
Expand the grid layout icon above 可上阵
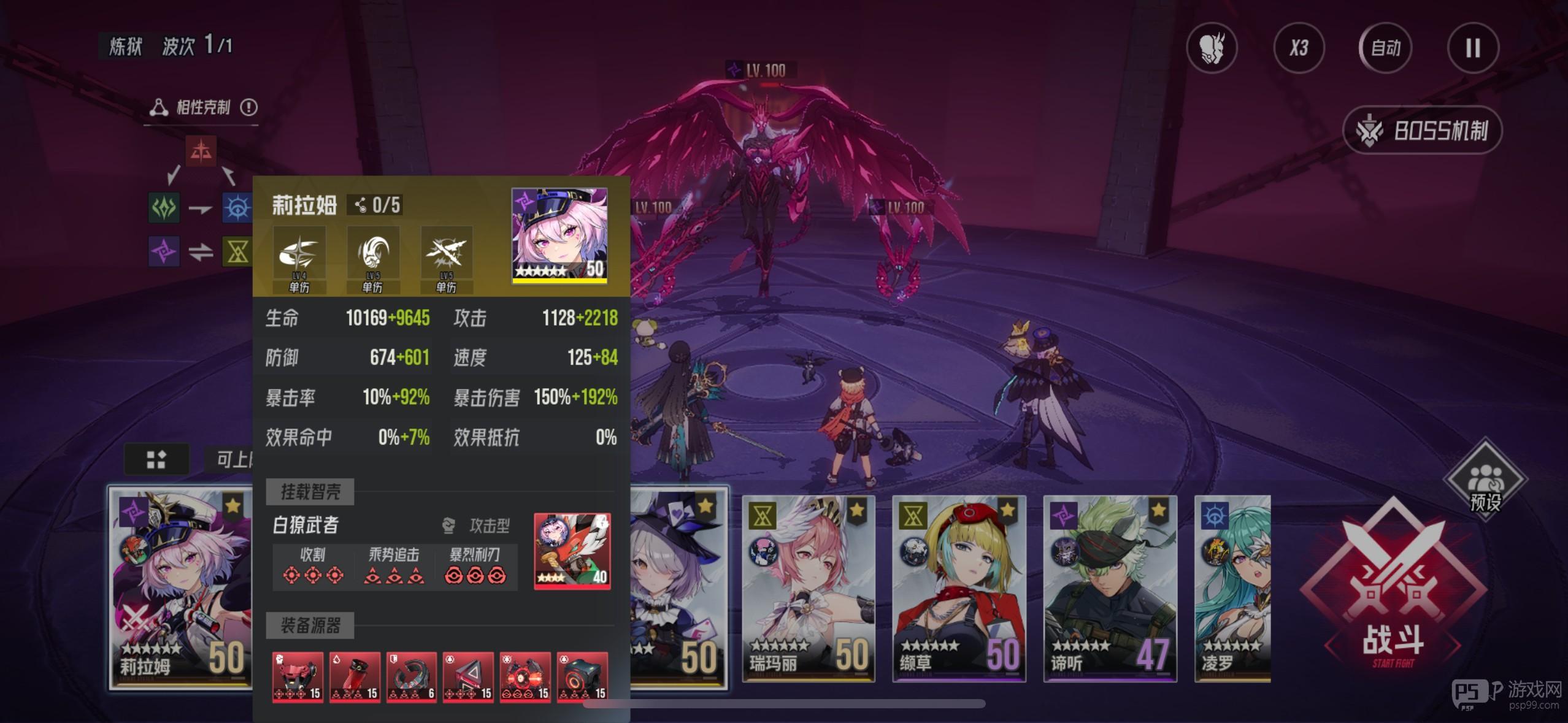[157, 459]
